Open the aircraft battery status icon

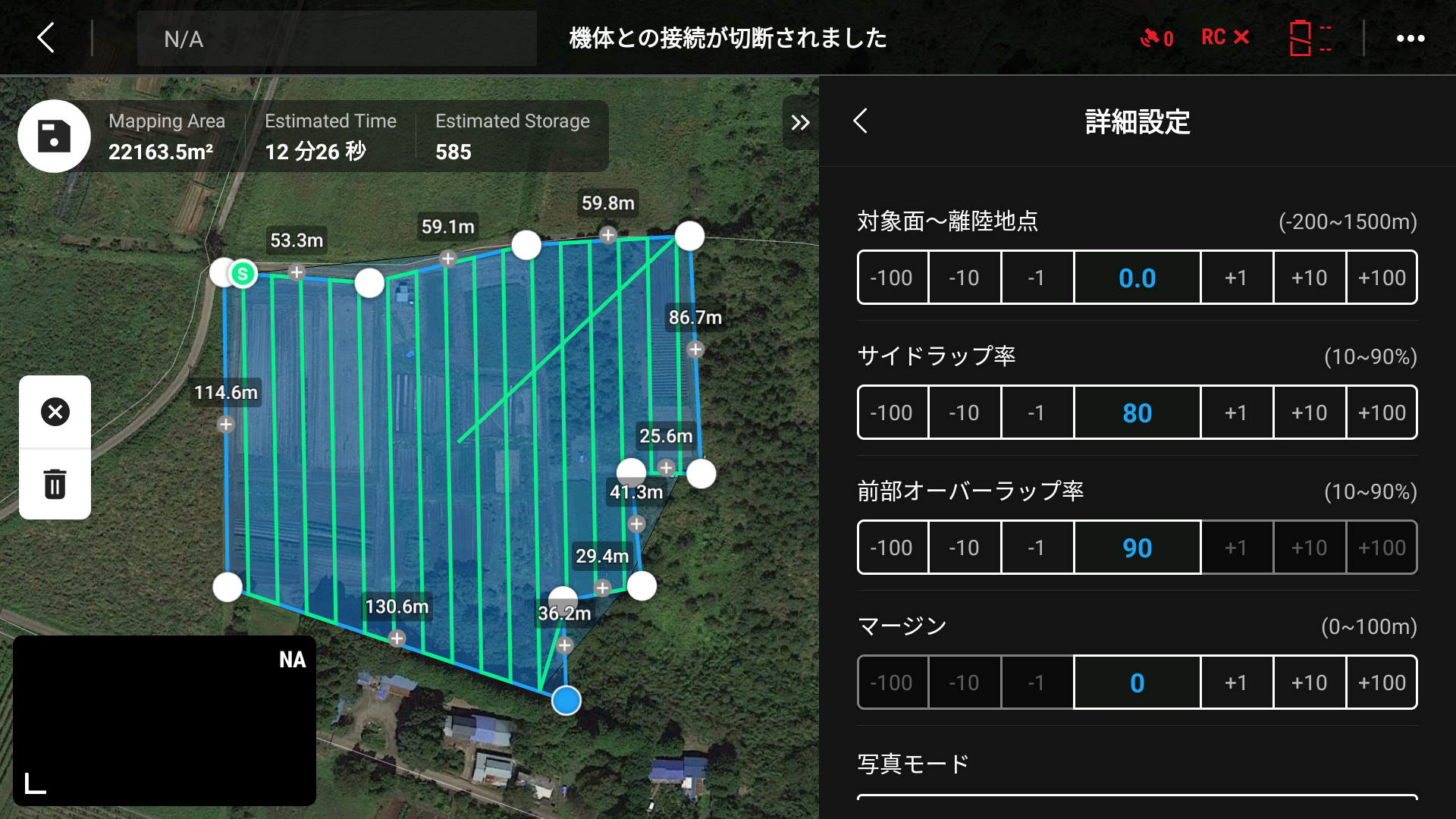click(1310, 37)
